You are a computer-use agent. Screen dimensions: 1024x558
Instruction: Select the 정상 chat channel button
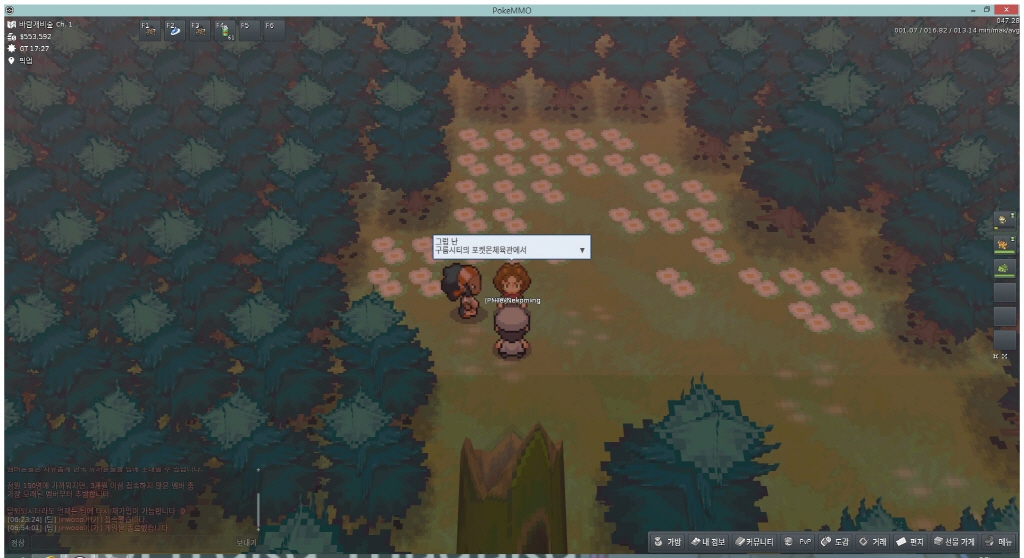tap(18, 542)
